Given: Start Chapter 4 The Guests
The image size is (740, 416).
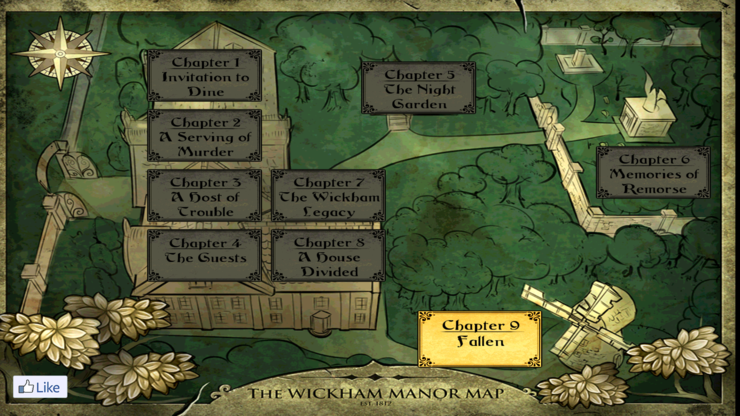Looking at the screenshot, I should click(x=205, y=256).
